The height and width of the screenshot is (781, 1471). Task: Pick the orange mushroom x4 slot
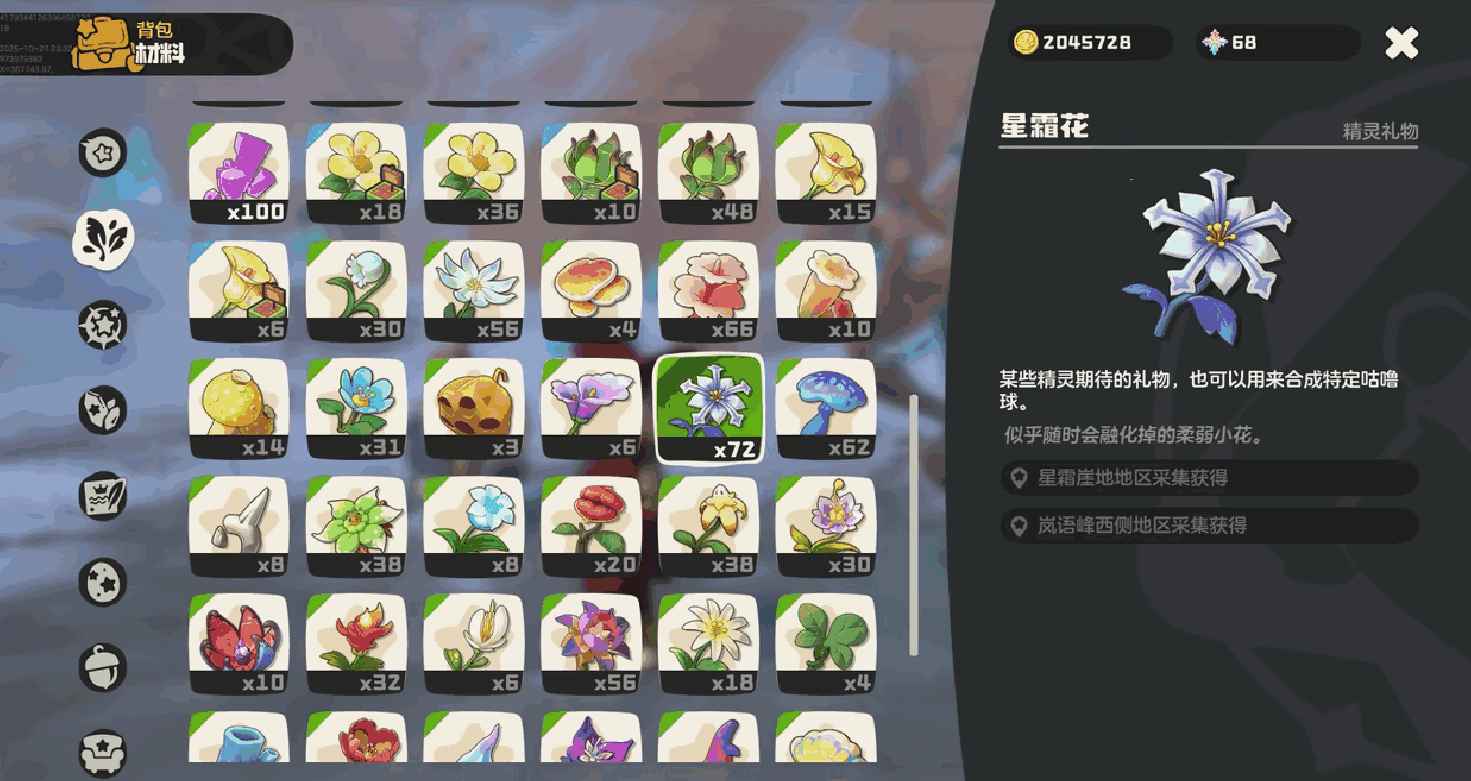590,291
